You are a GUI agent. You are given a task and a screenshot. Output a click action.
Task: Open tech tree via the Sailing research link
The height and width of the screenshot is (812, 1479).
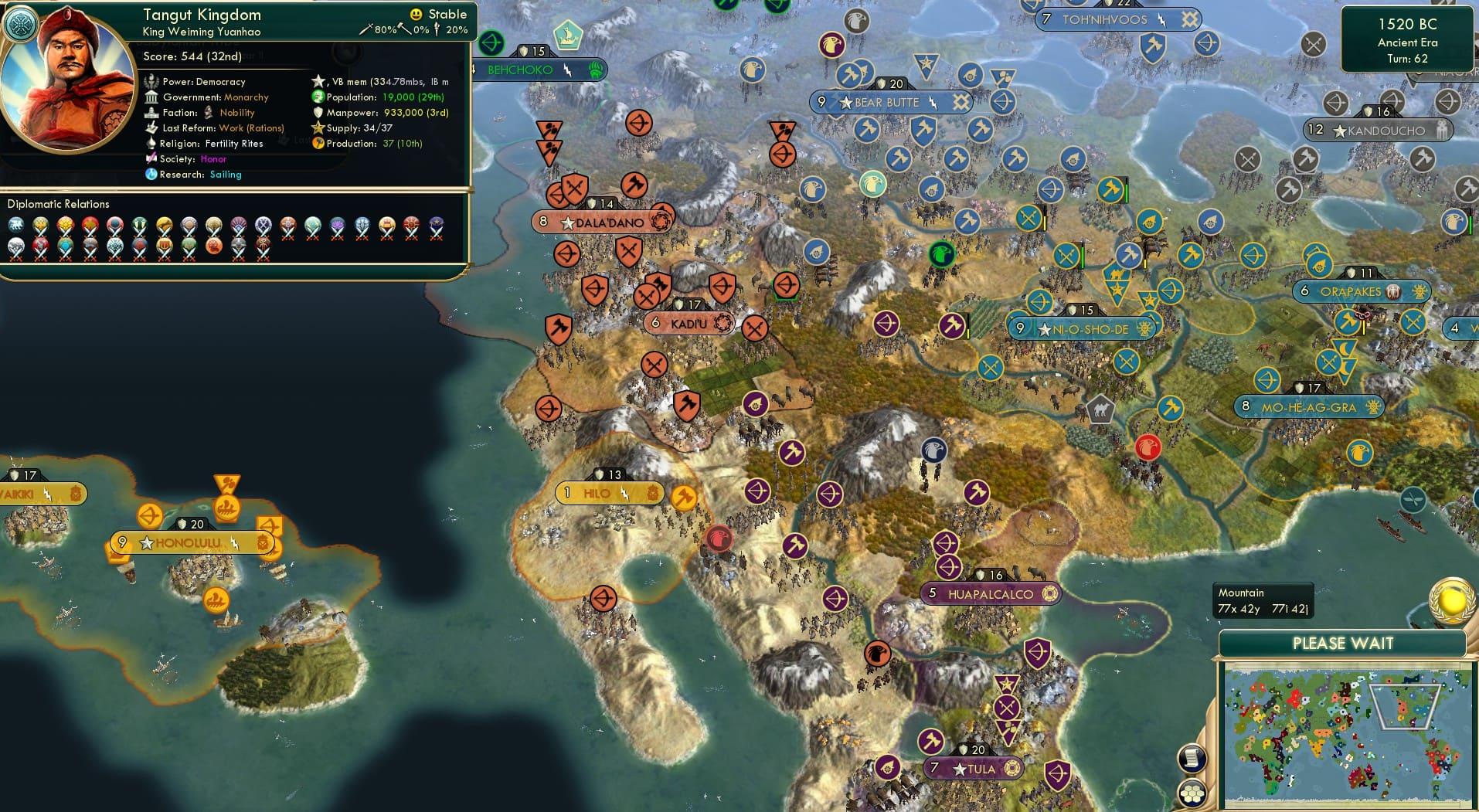[x=226, y=175]
